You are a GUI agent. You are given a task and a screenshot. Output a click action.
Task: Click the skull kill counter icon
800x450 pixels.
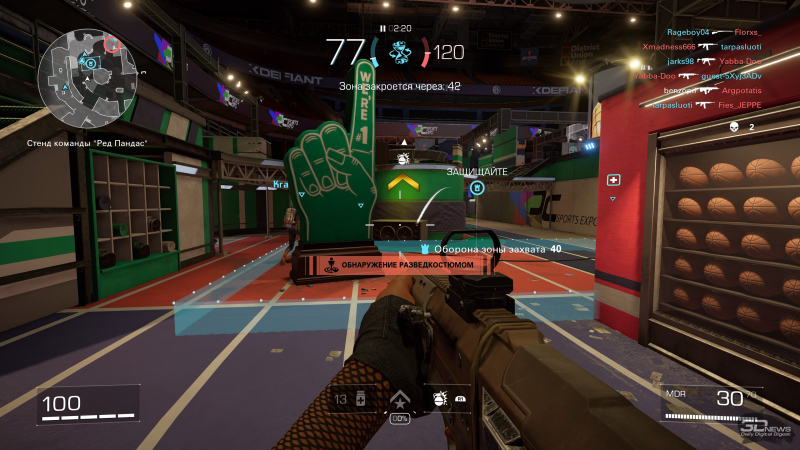click(733, 127)
